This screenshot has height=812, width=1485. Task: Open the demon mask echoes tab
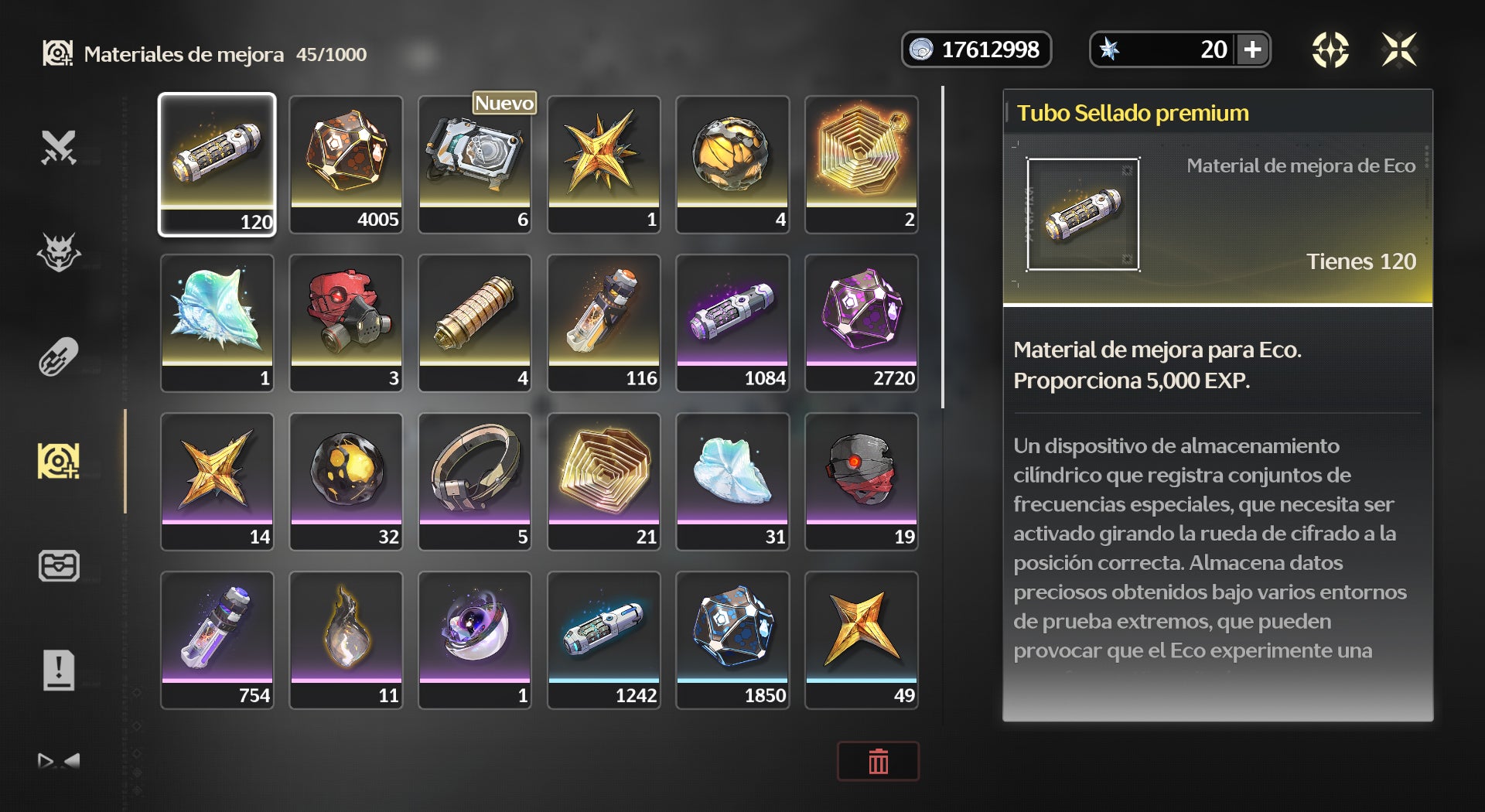(x=59, y=252)
